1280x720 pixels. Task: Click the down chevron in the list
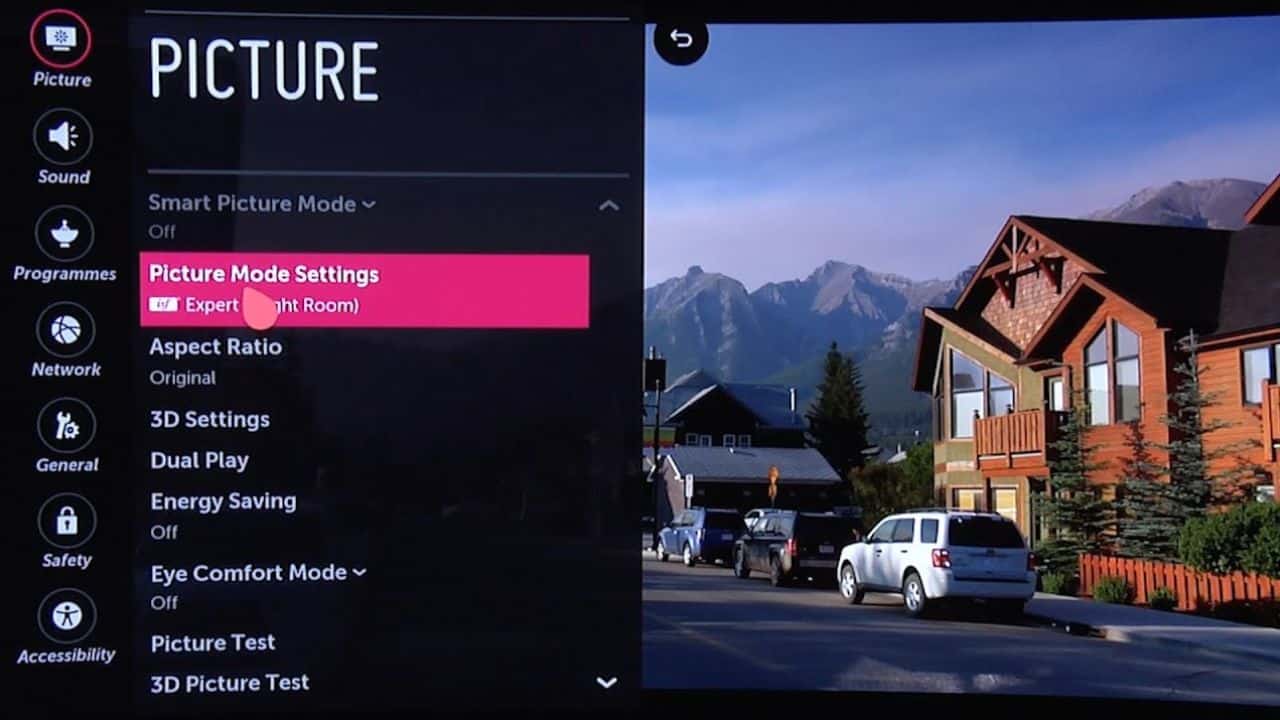(606, 683)
